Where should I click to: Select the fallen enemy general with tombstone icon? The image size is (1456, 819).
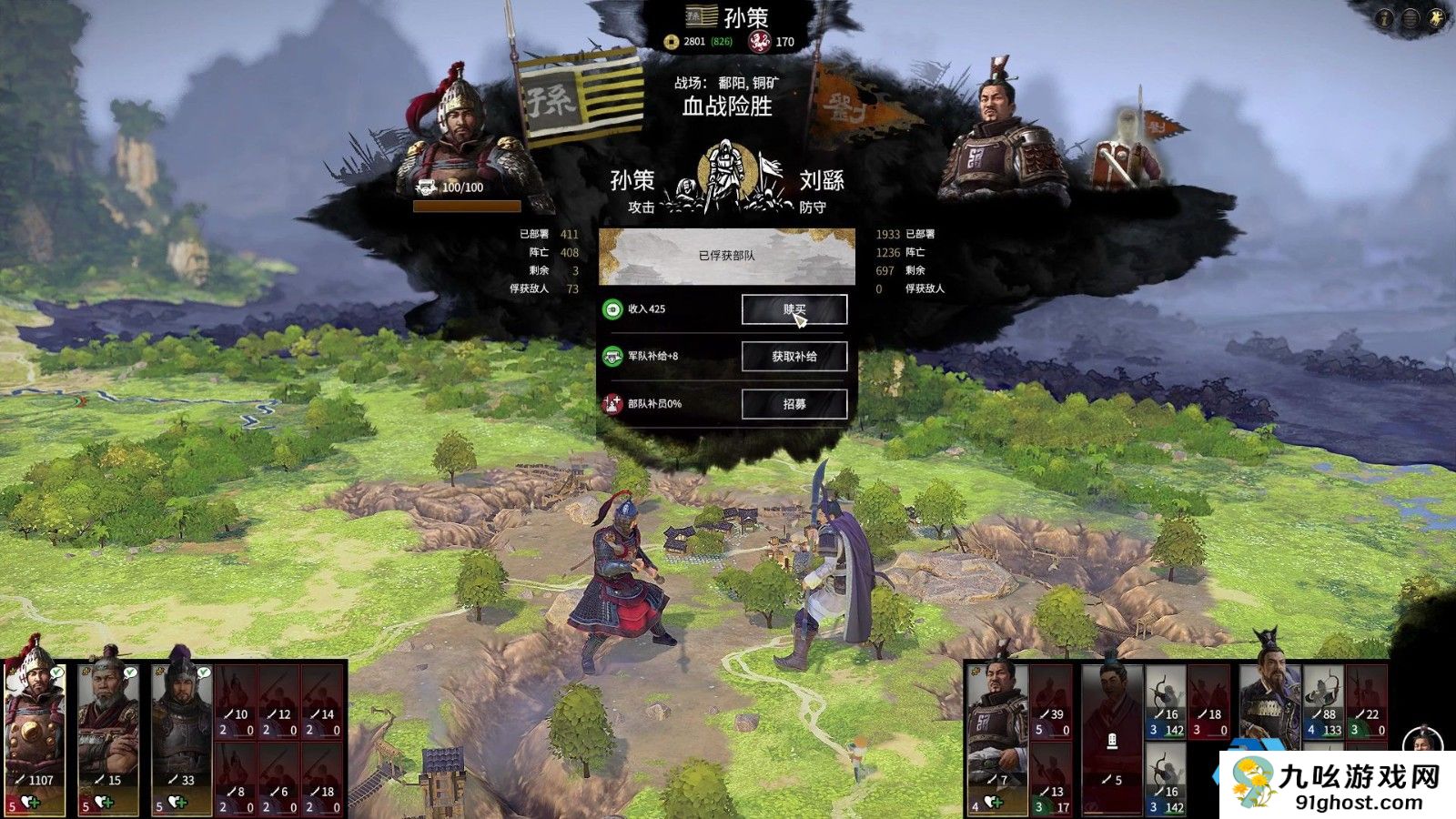(1112, 737)
